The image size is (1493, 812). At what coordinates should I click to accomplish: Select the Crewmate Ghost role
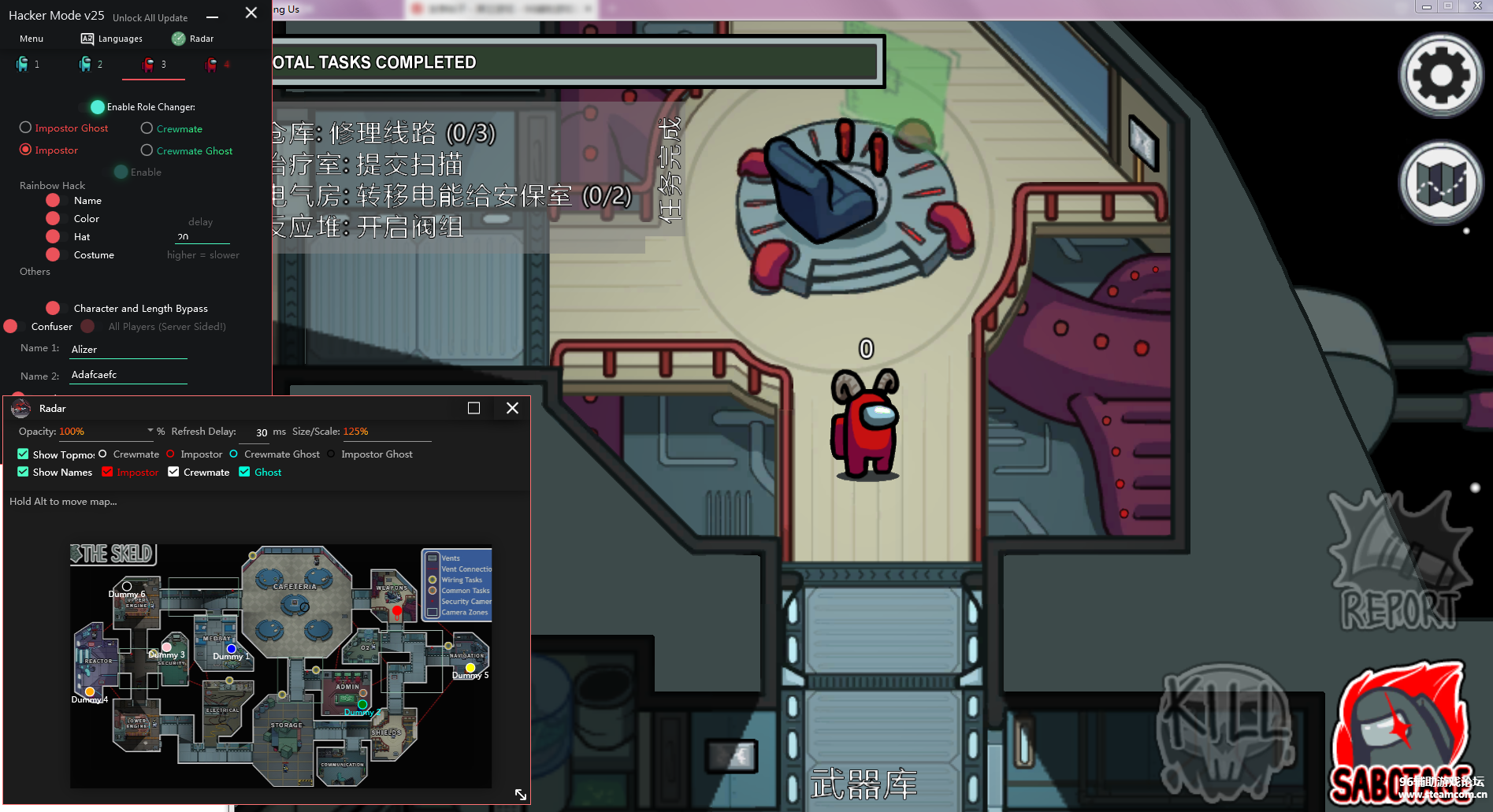[147, 150]
